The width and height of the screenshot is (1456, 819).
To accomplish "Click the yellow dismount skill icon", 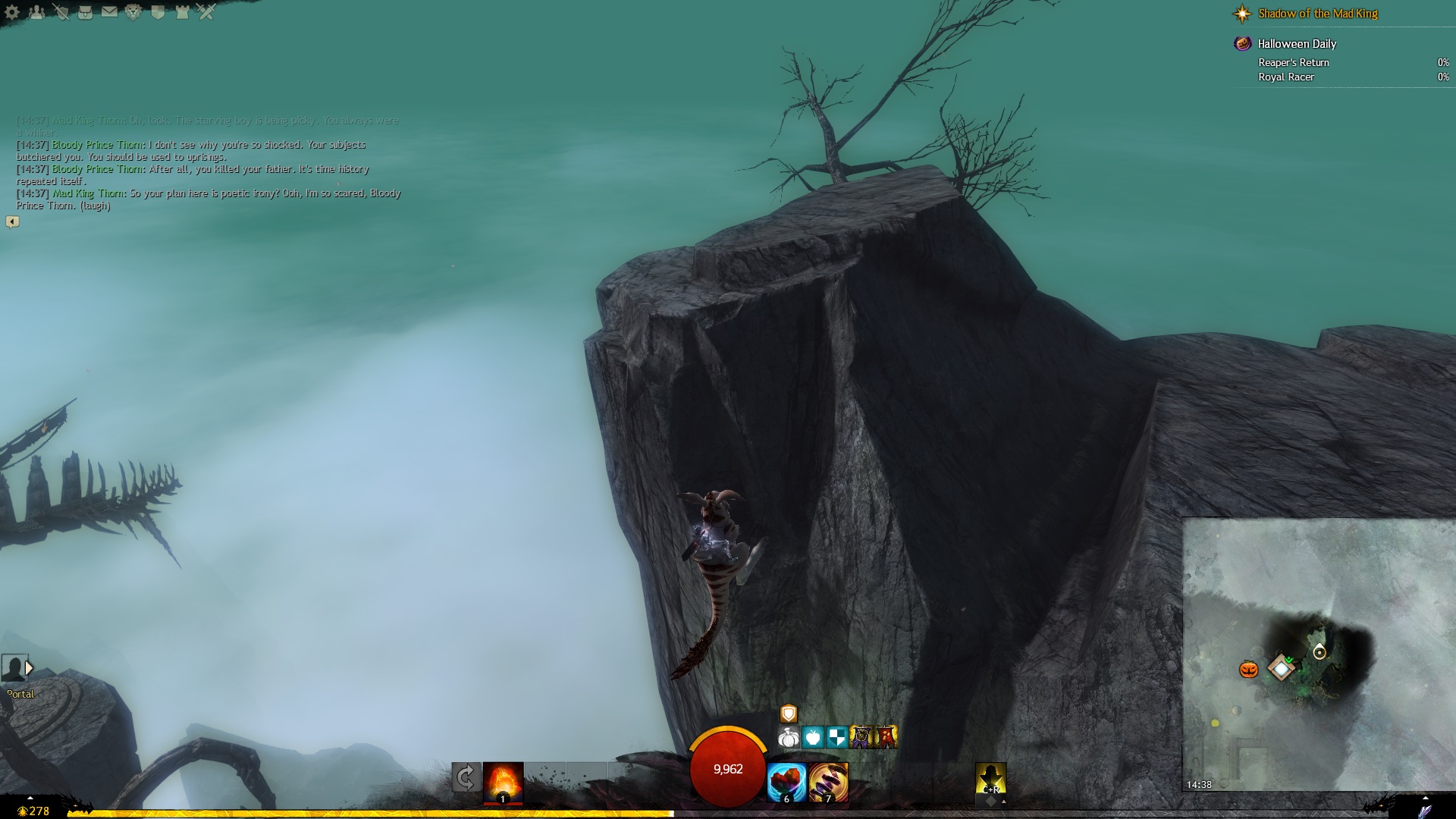I will point(990,779).
